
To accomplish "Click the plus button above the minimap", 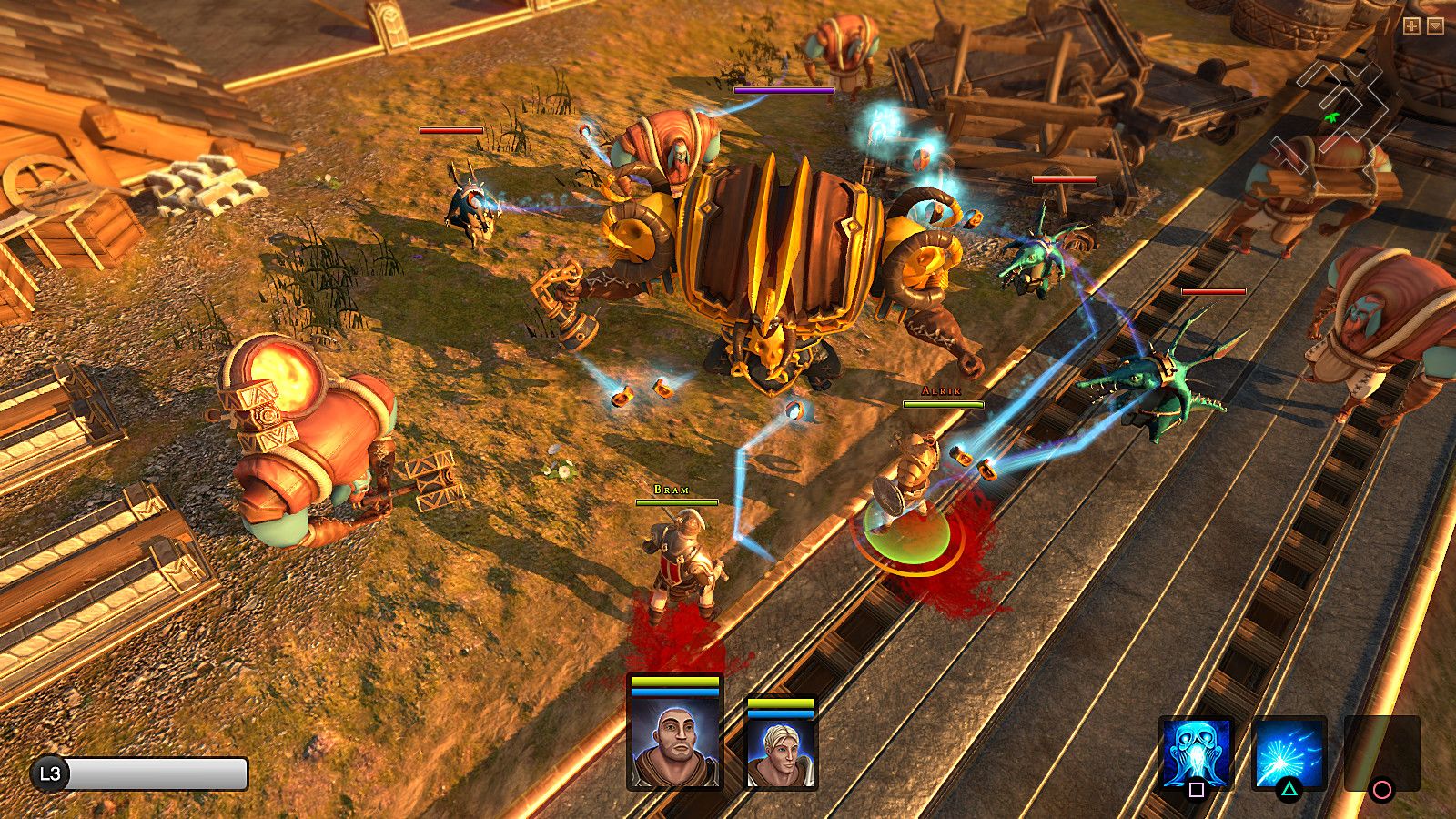I will click(x=1411, y=26).
